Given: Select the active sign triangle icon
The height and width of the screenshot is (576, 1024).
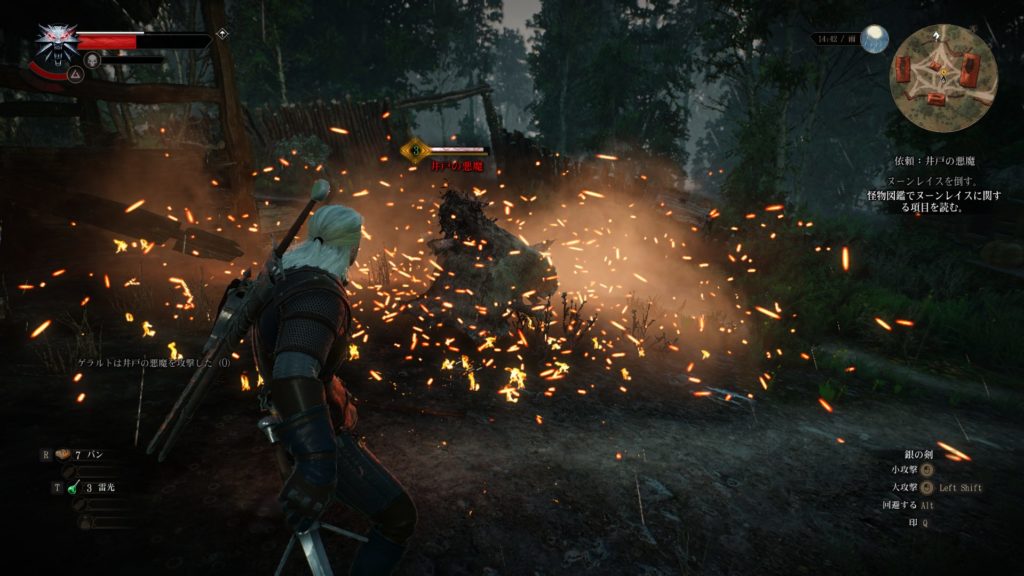Looking at the screenshot, I should click(x=75, y=73).
